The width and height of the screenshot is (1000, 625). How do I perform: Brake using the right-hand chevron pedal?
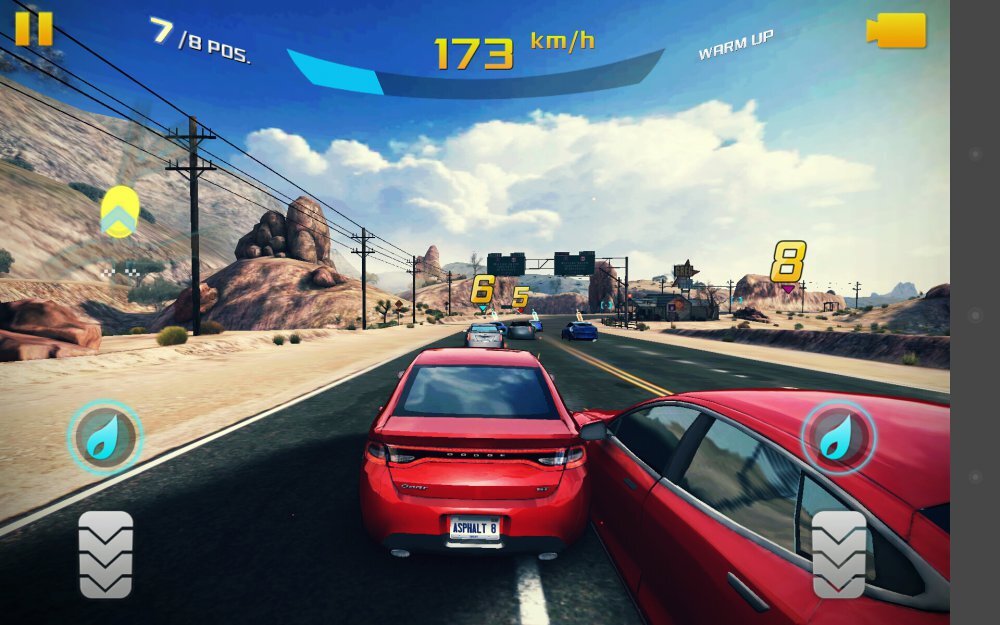pos(839,555)
